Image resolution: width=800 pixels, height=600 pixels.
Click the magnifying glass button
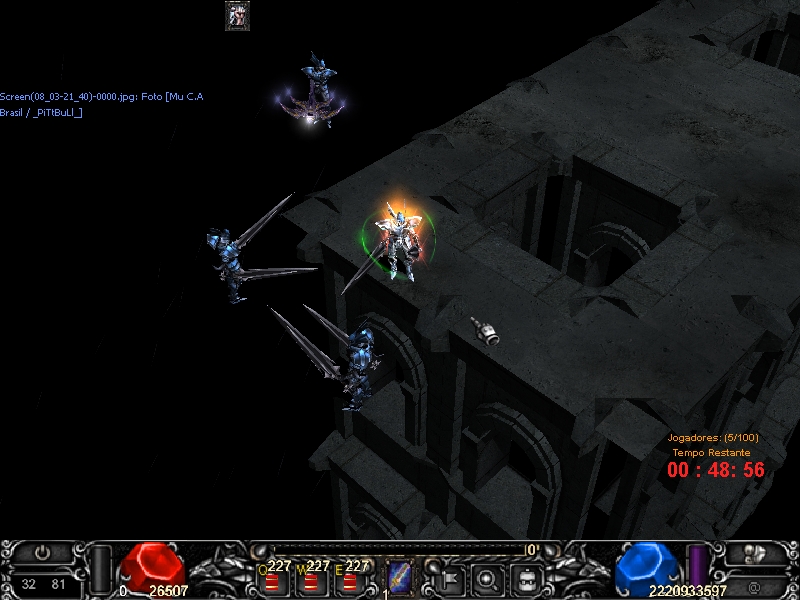point(488,578)
